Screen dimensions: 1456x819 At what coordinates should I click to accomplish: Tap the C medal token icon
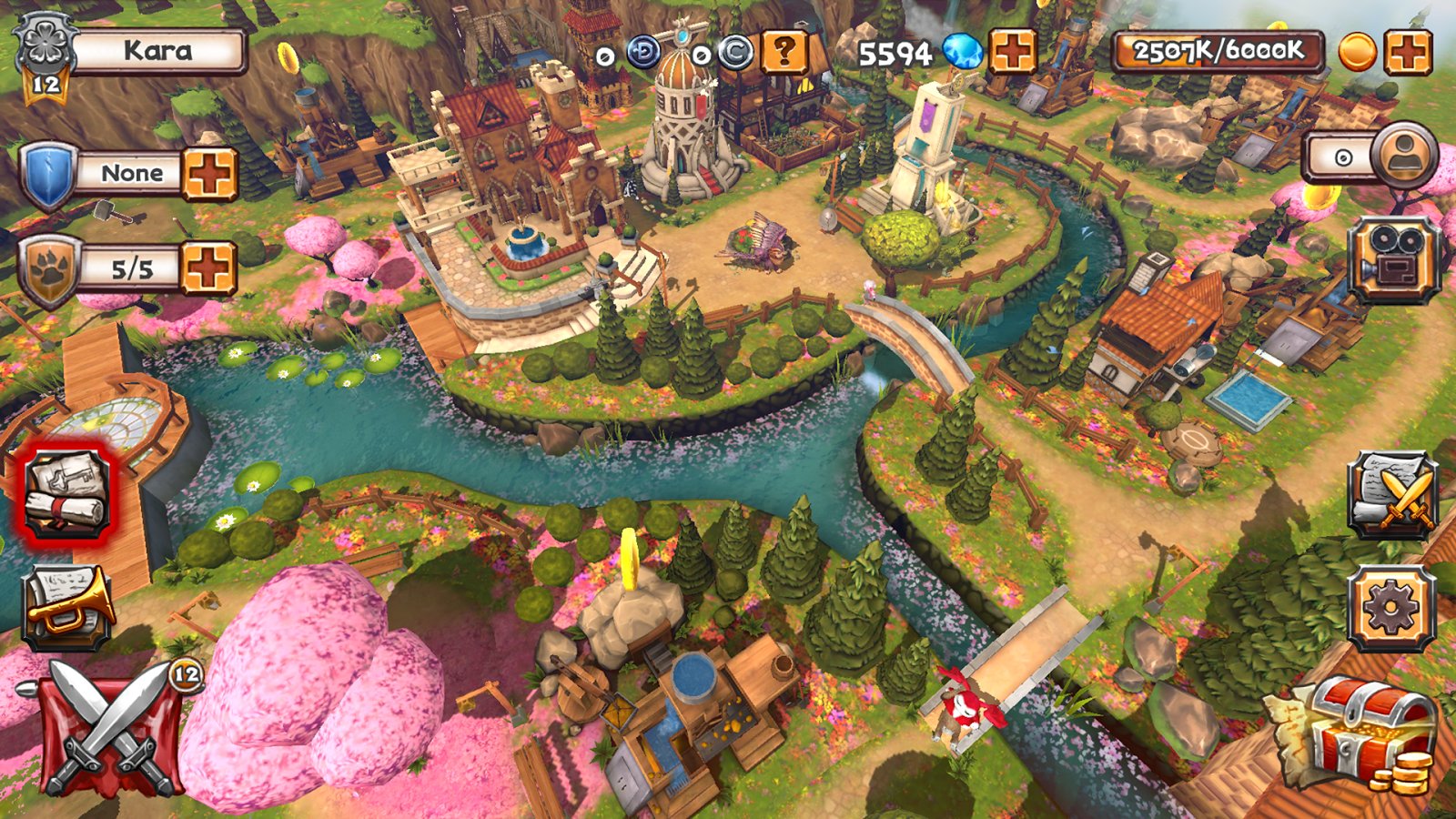tap(734, 54)
